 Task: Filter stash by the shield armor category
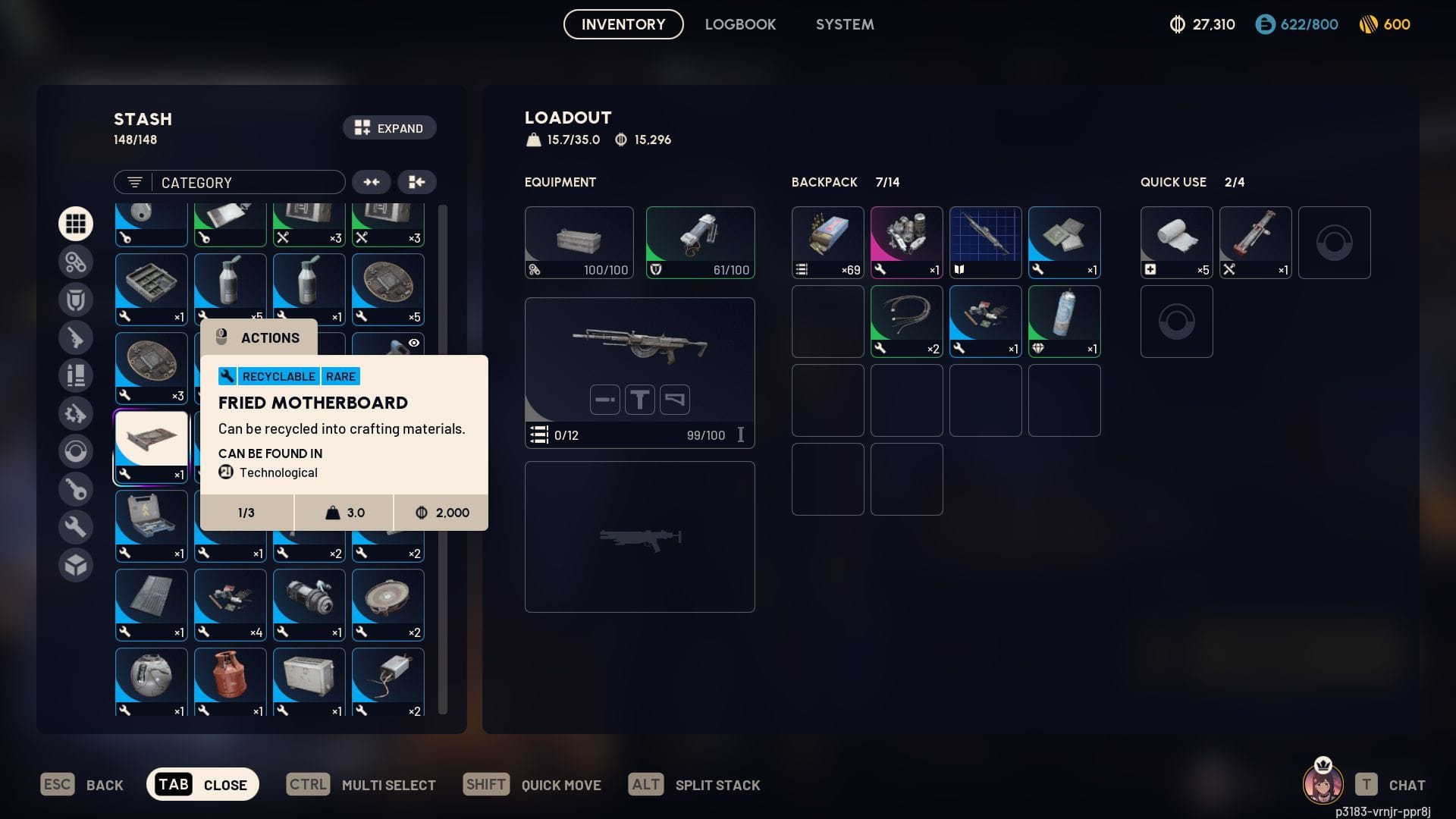coord(76,299)
